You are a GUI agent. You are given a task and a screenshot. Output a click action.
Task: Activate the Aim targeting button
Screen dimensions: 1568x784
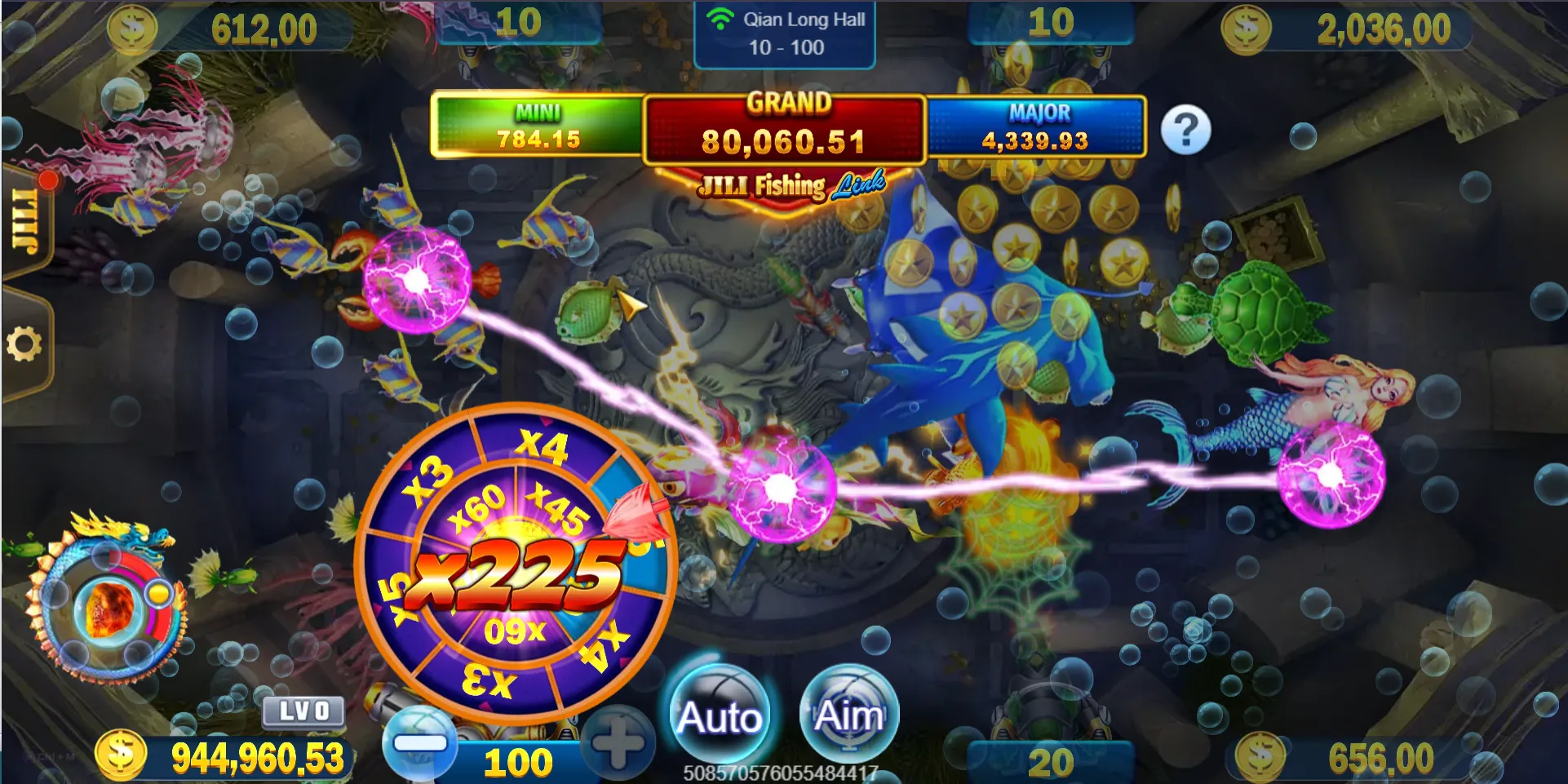pyautogui.click(x=848, y=715)
